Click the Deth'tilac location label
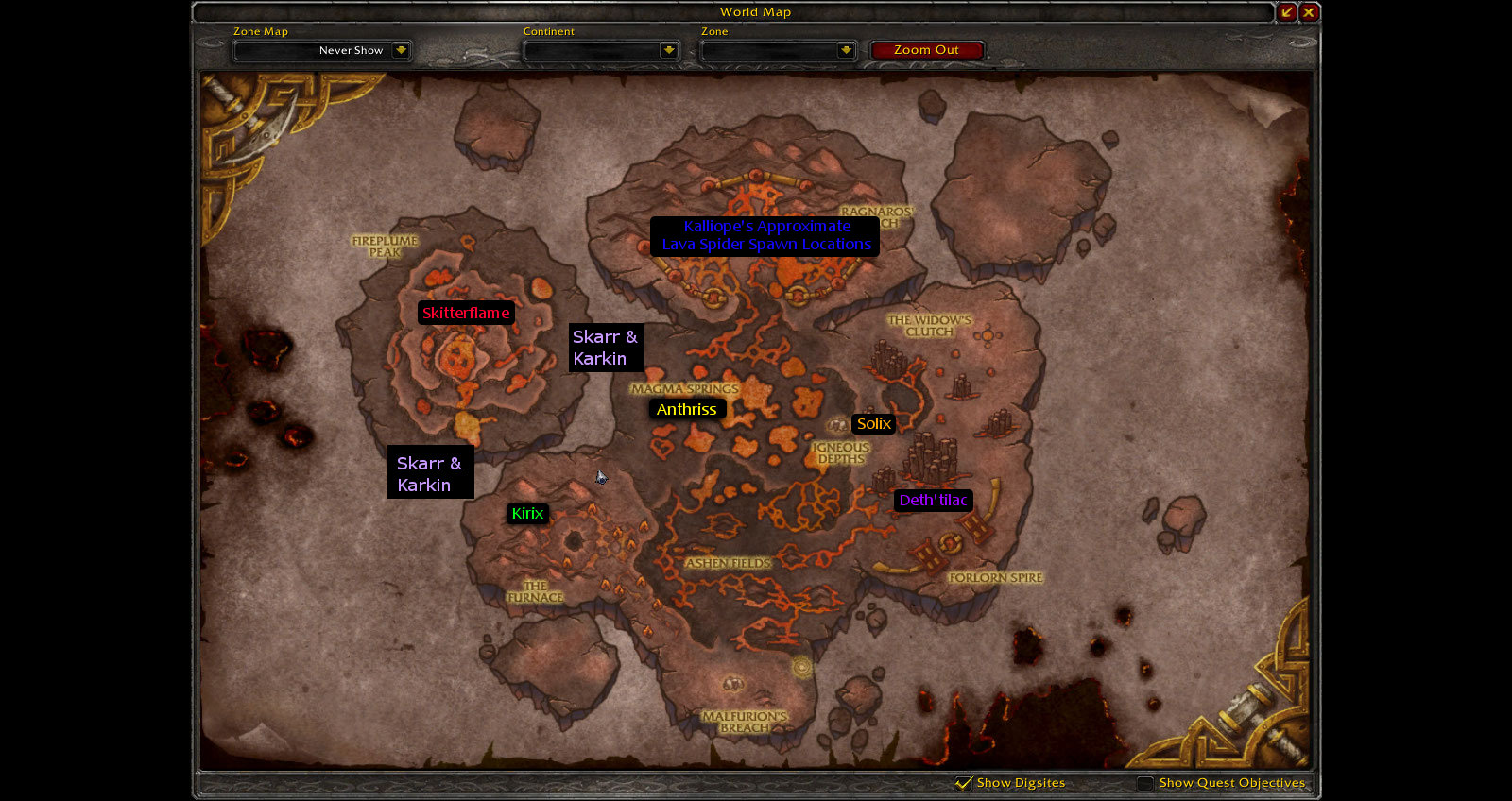1512x801 pixels. pos(933,502)
